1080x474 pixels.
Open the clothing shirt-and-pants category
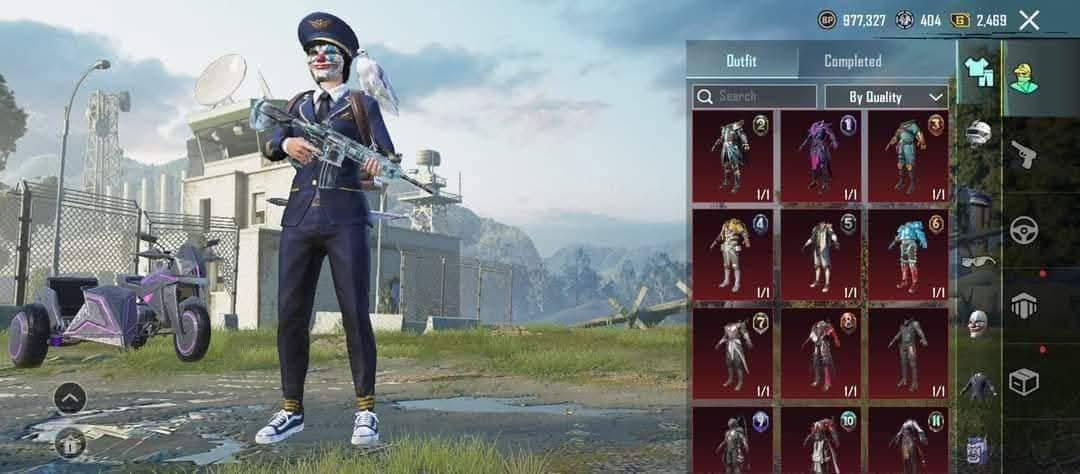click(x=978, y=72)
